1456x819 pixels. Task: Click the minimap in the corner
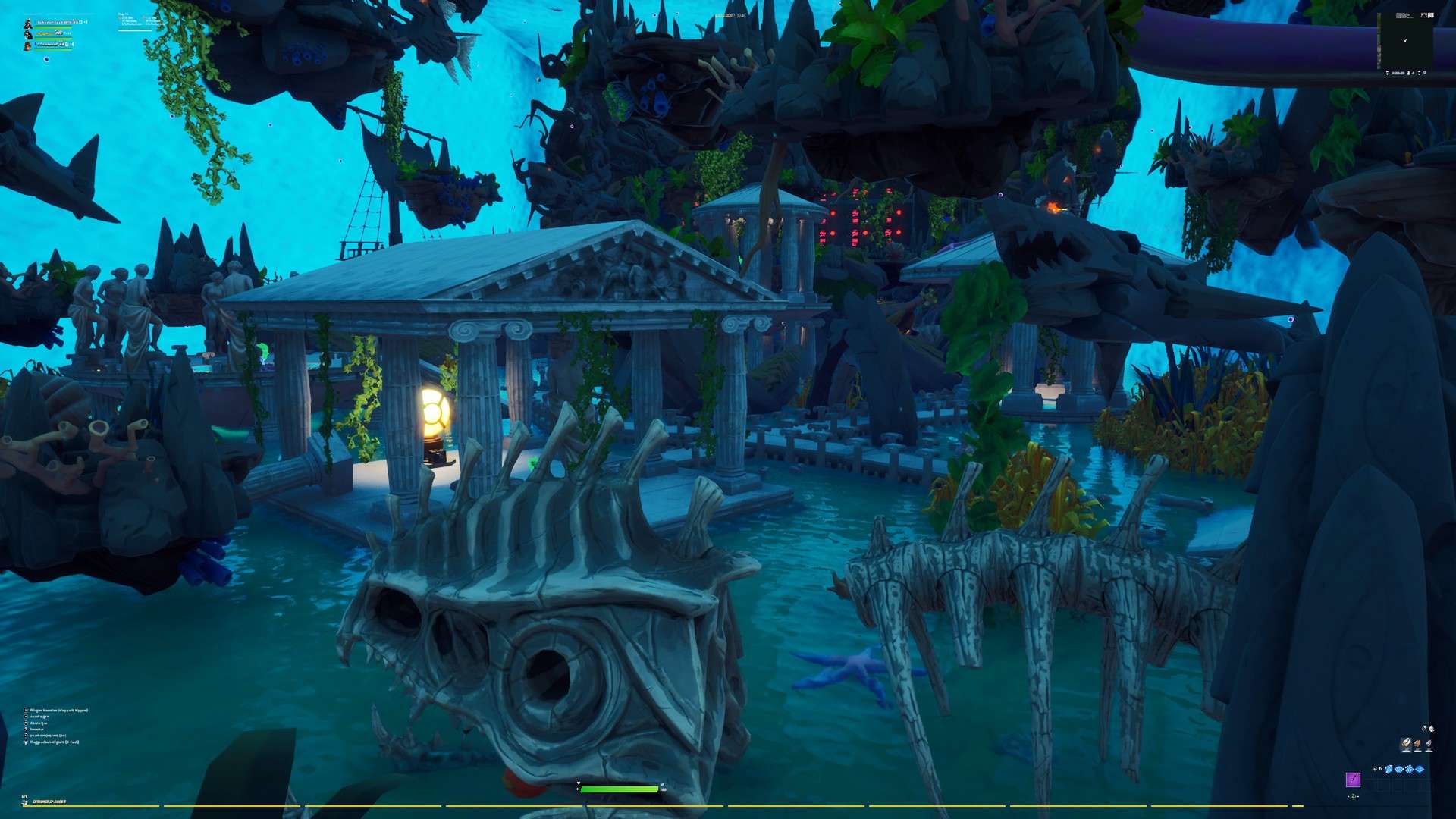(1404, 41)
